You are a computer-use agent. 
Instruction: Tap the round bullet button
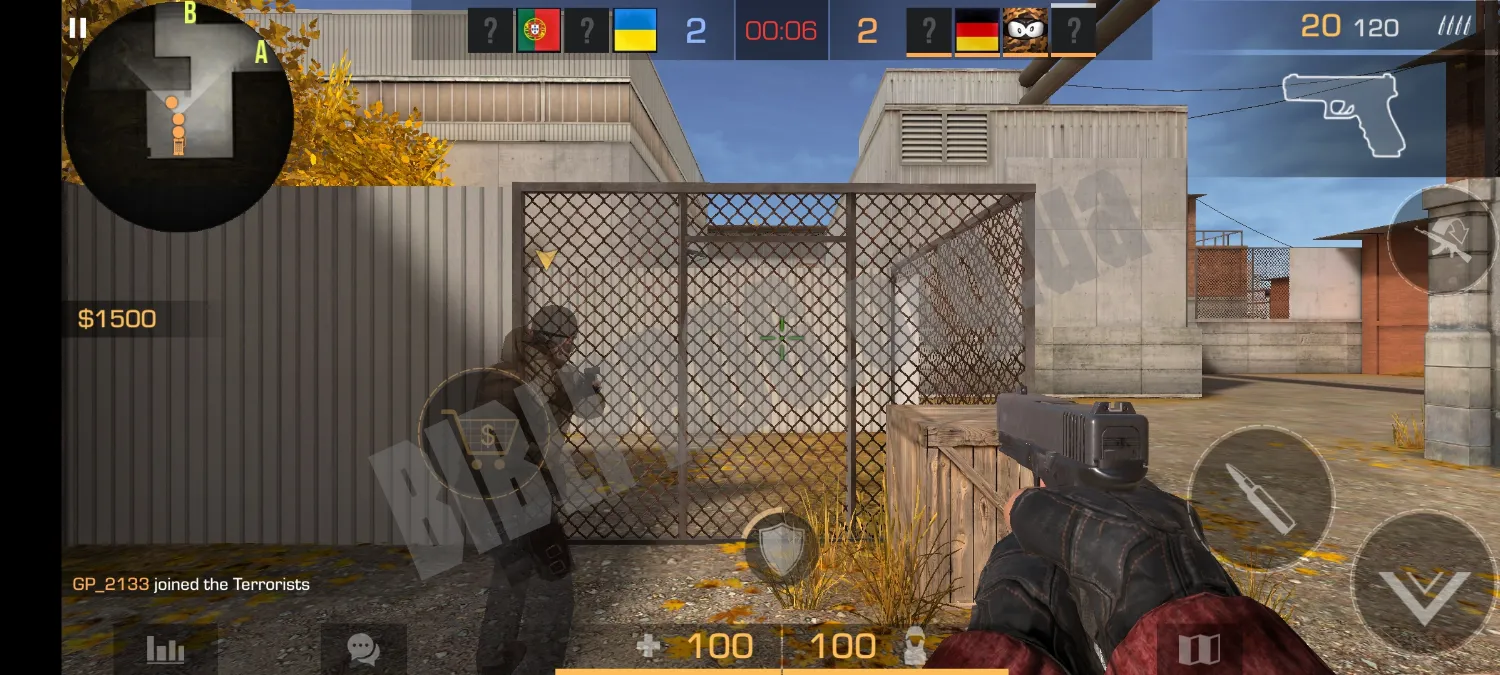(x=1260, y=498)
